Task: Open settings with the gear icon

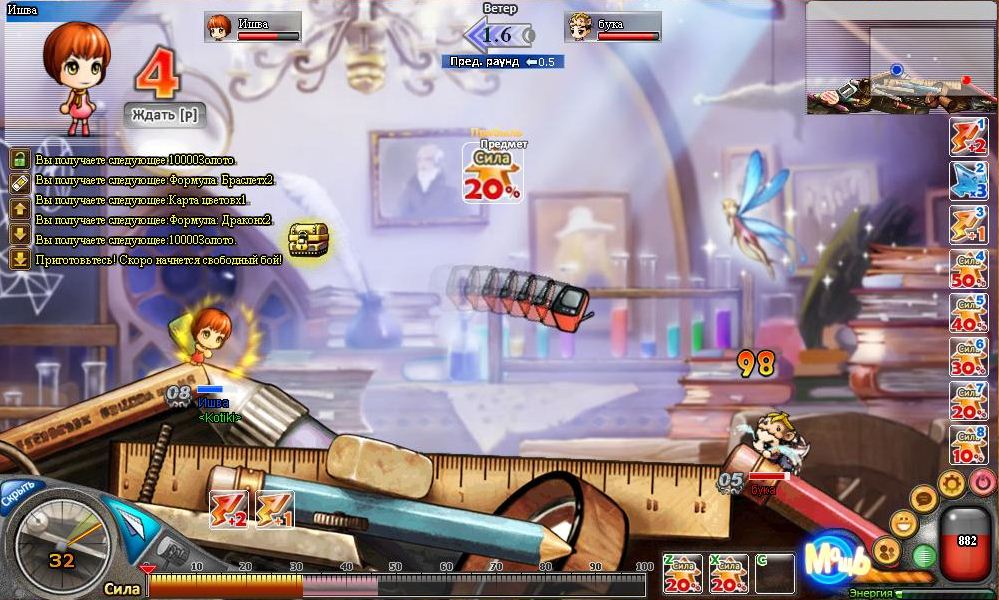Action: pos(951,484)
